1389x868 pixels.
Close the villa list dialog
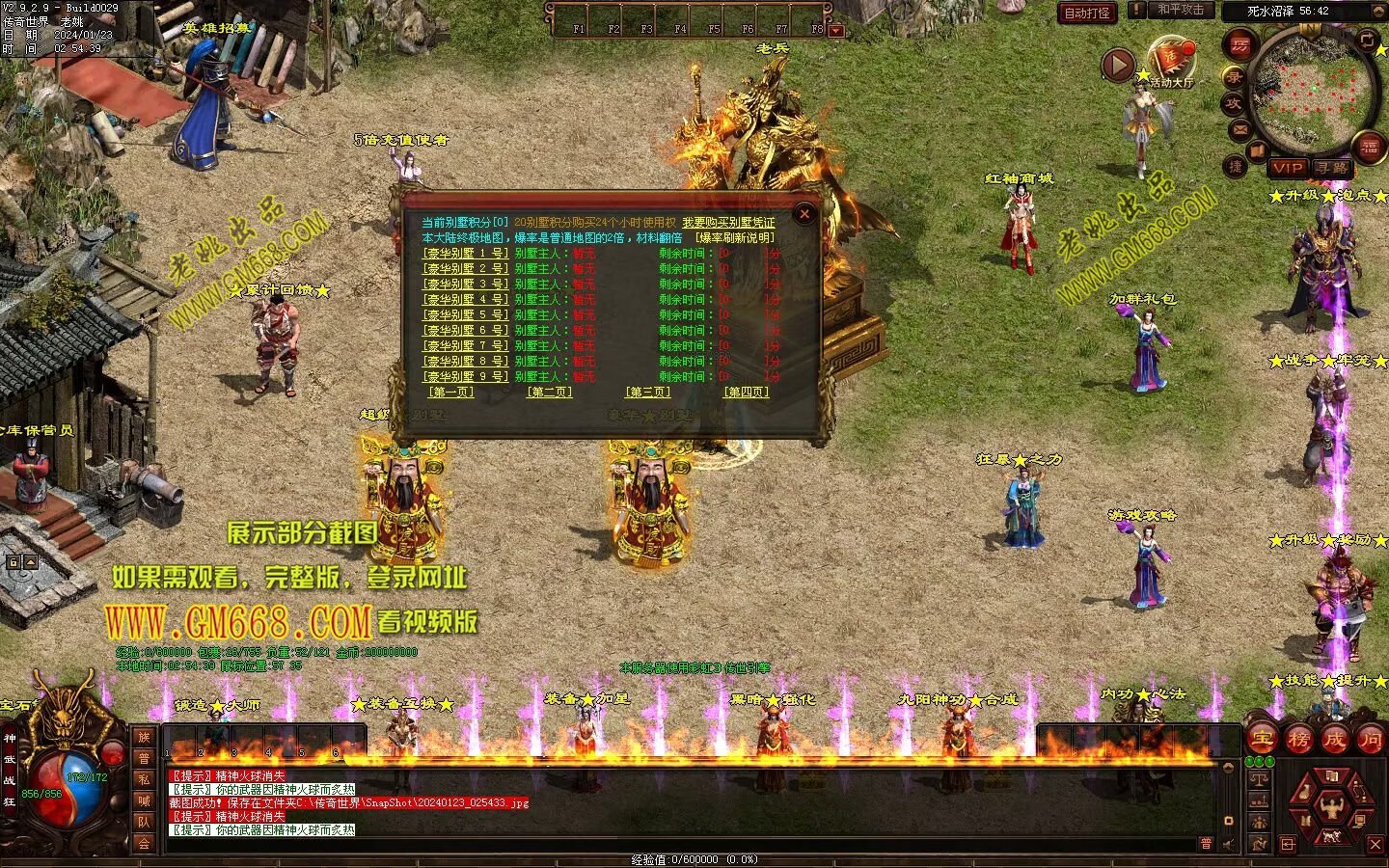point(804,214)
